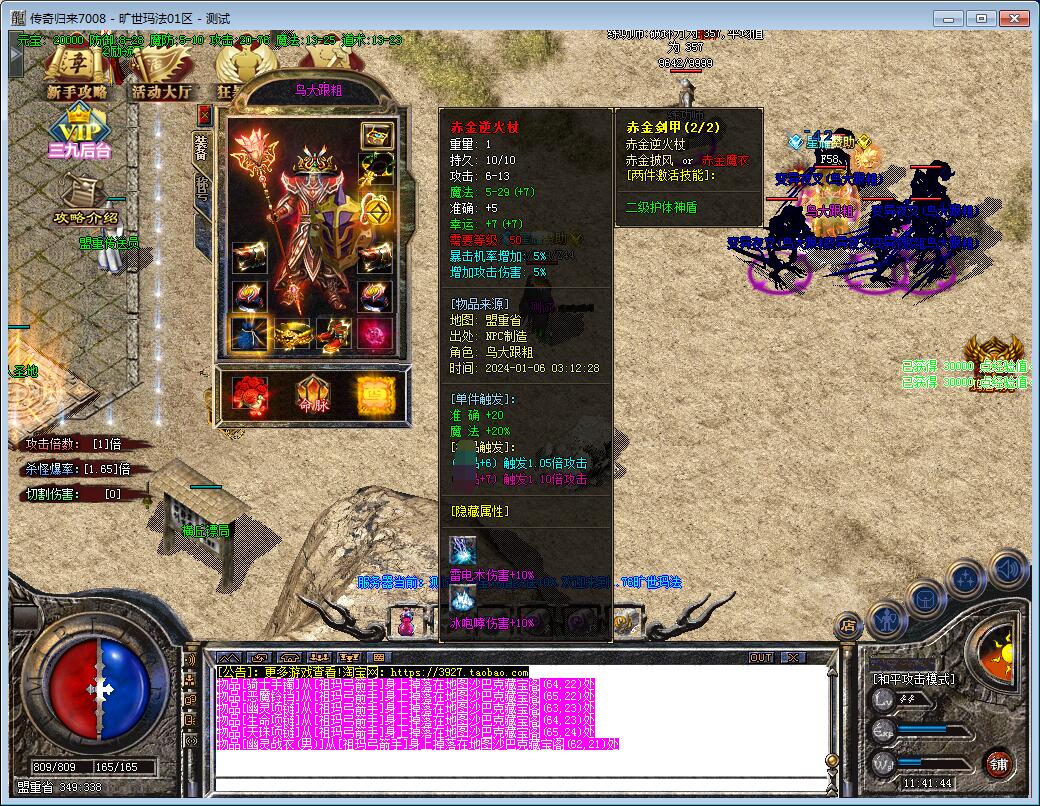Select the red rose bouquet slot
This screenshot has width=1040, height=806.
(248, 394)
